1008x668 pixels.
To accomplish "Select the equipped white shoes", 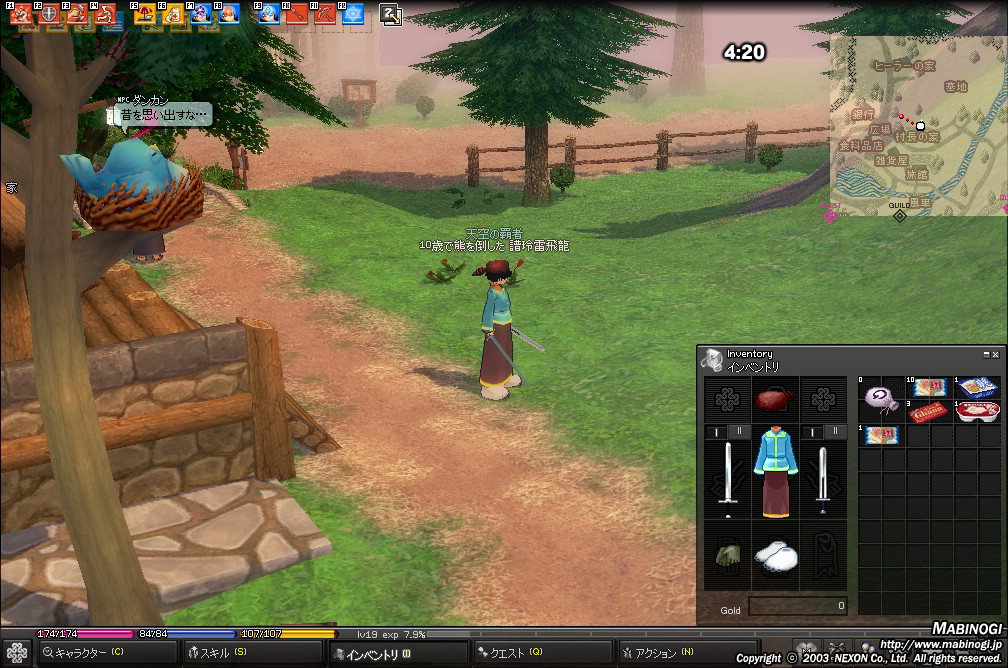I will click(775, 555).
